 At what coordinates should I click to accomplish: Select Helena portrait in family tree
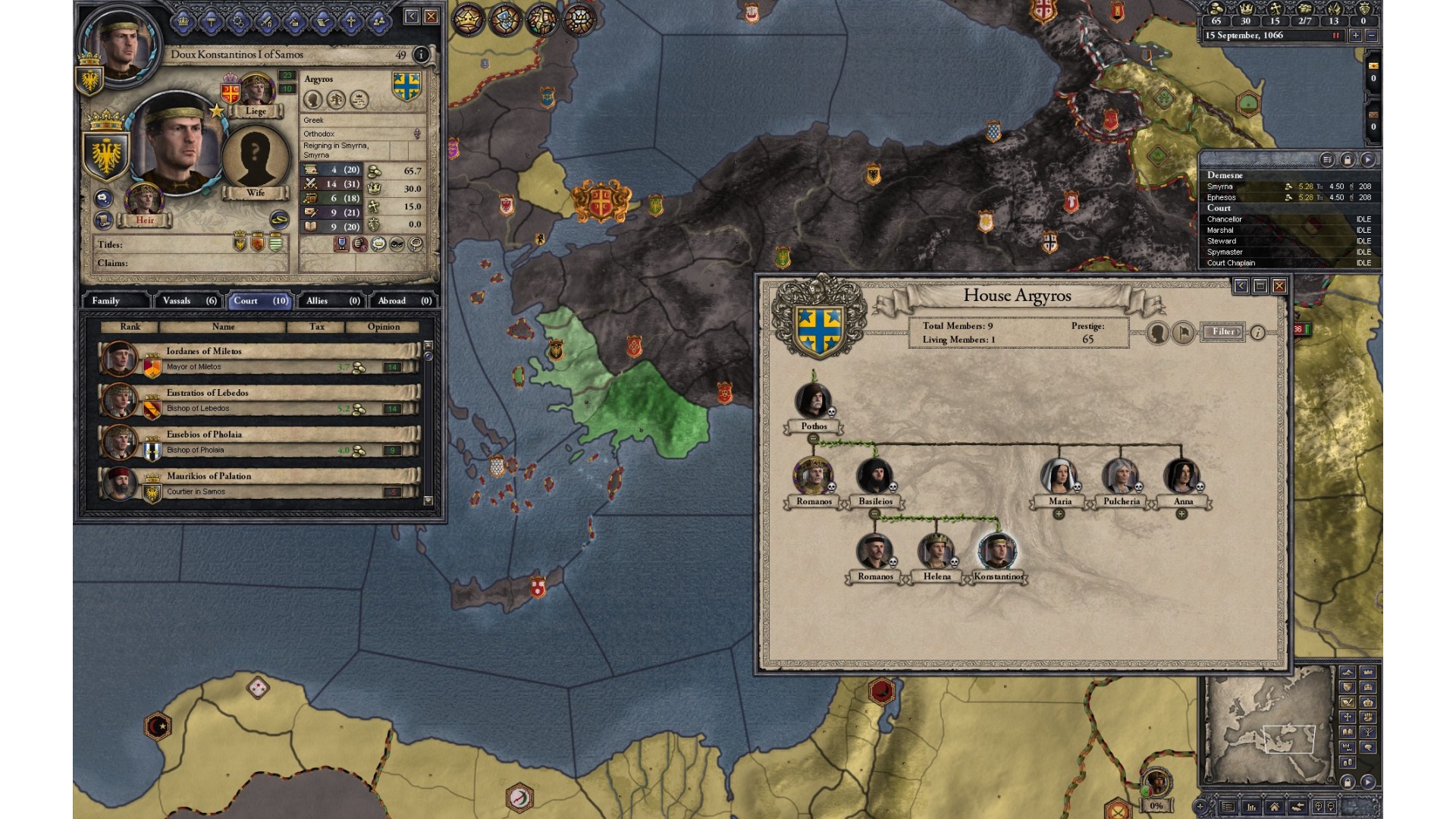(936, 552)
